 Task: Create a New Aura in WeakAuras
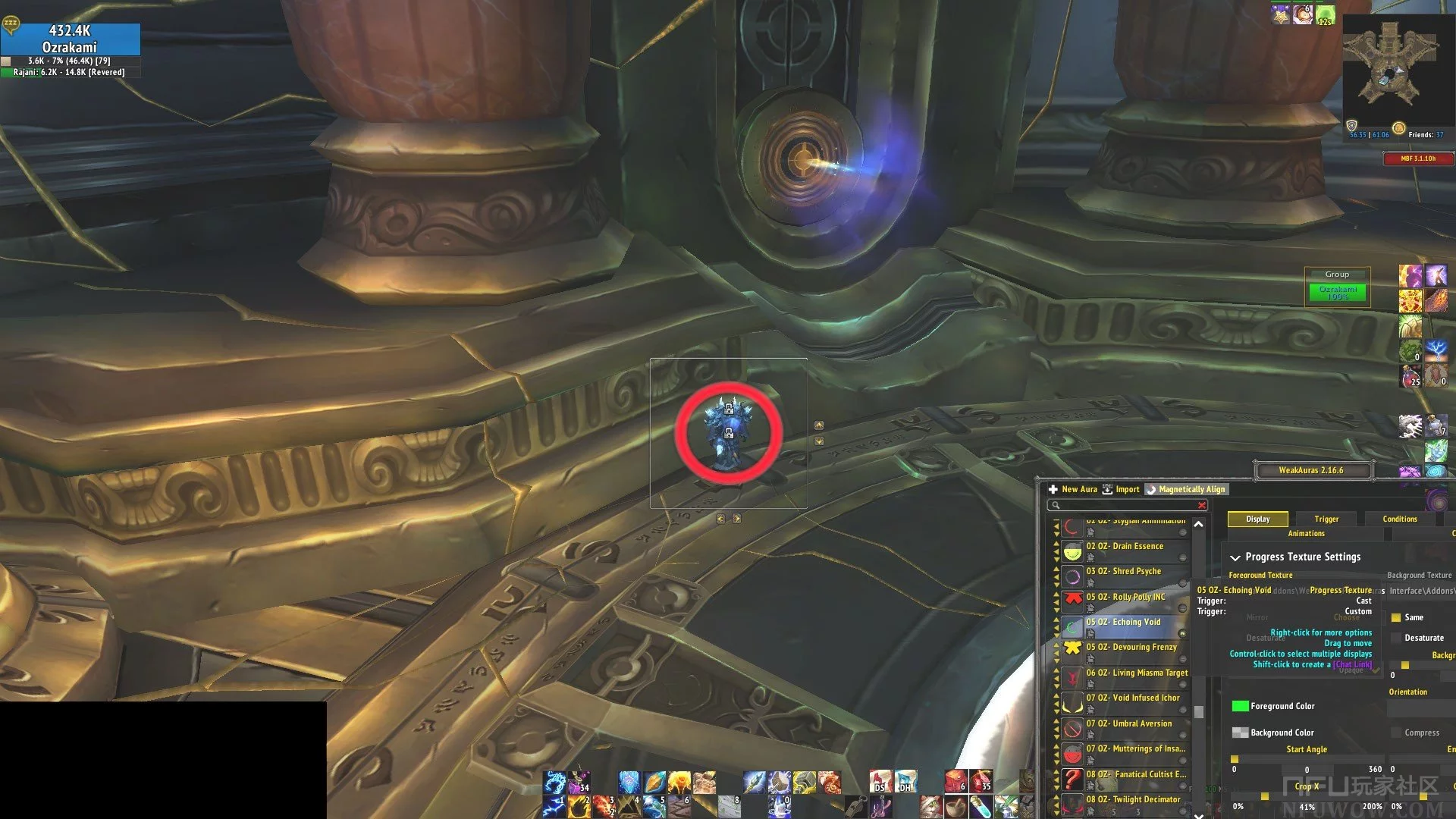[1073, 489]
